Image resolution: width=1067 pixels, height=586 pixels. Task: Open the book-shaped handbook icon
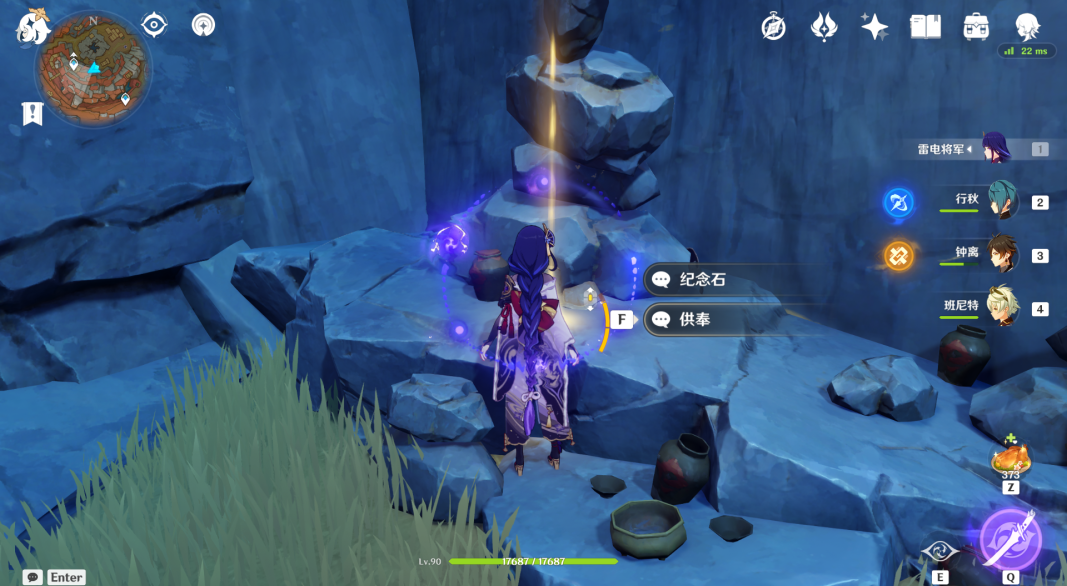(925, 27)
